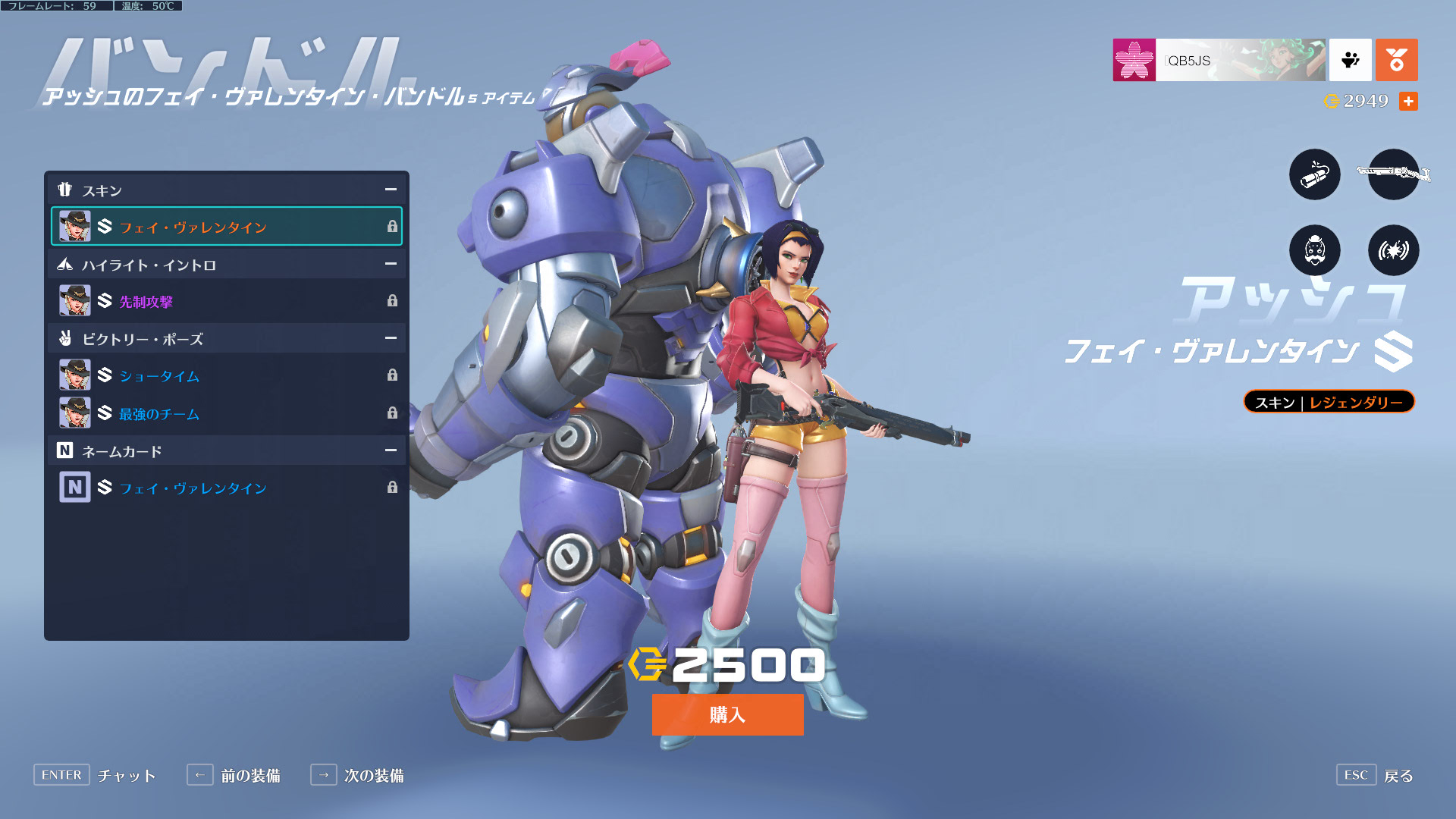
Task: Choose the ショータイム victory pose
Action: [226, 375]
